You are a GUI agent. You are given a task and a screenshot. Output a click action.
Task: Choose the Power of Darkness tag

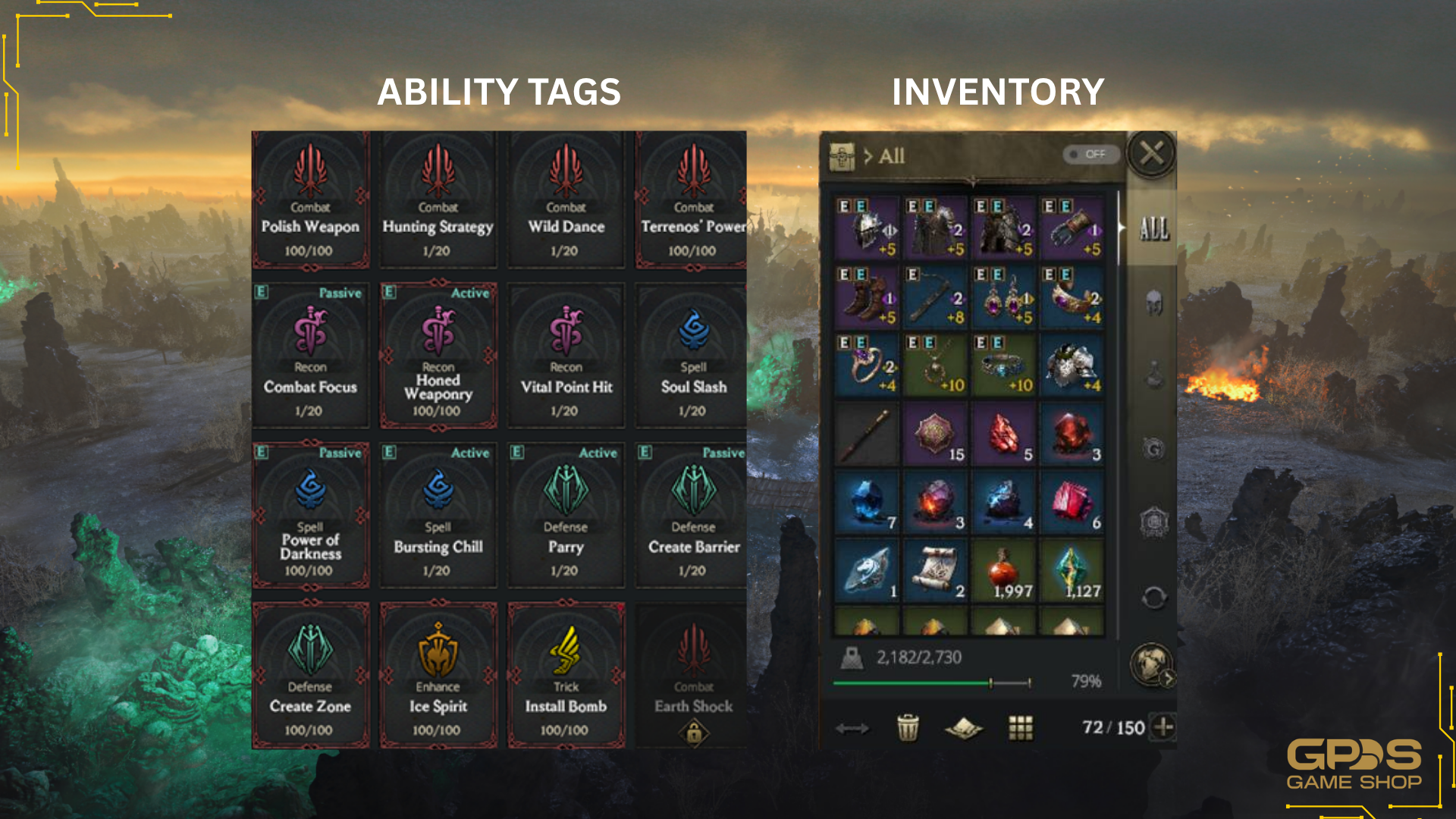[x=310, y=517]
